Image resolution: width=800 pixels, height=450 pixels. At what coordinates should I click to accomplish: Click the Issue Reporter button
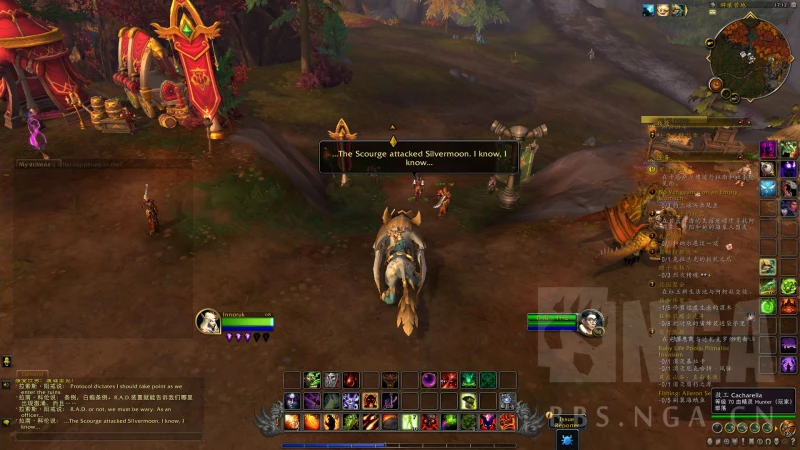pyautogui.click(x=567, y=421)
